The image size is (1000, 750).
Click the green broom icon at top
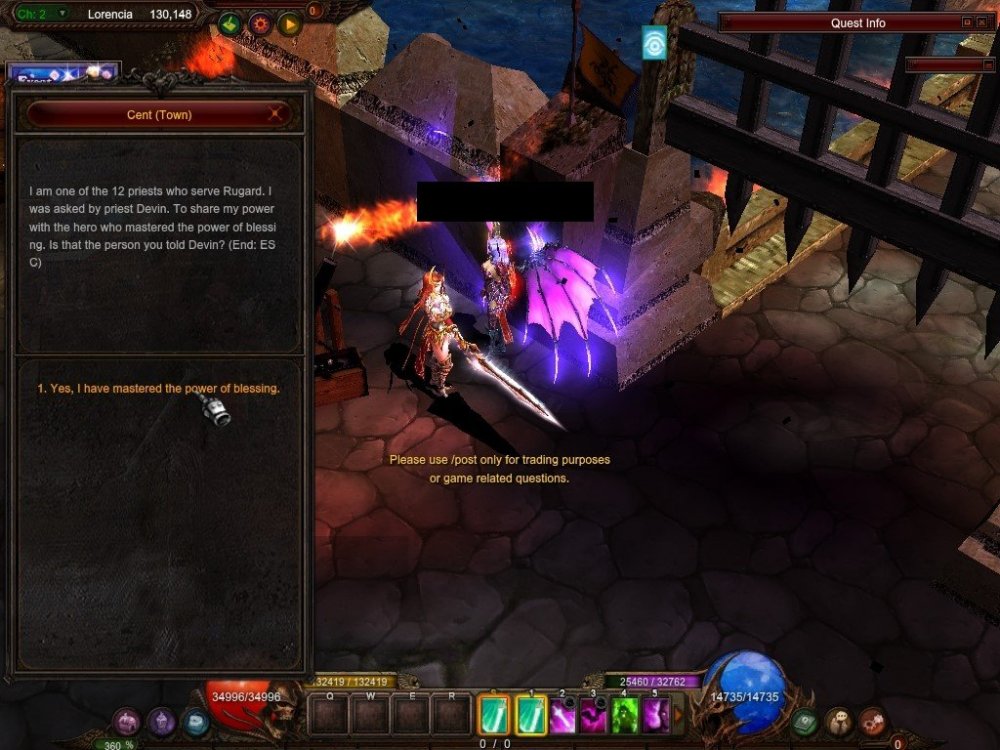point(230,22)
